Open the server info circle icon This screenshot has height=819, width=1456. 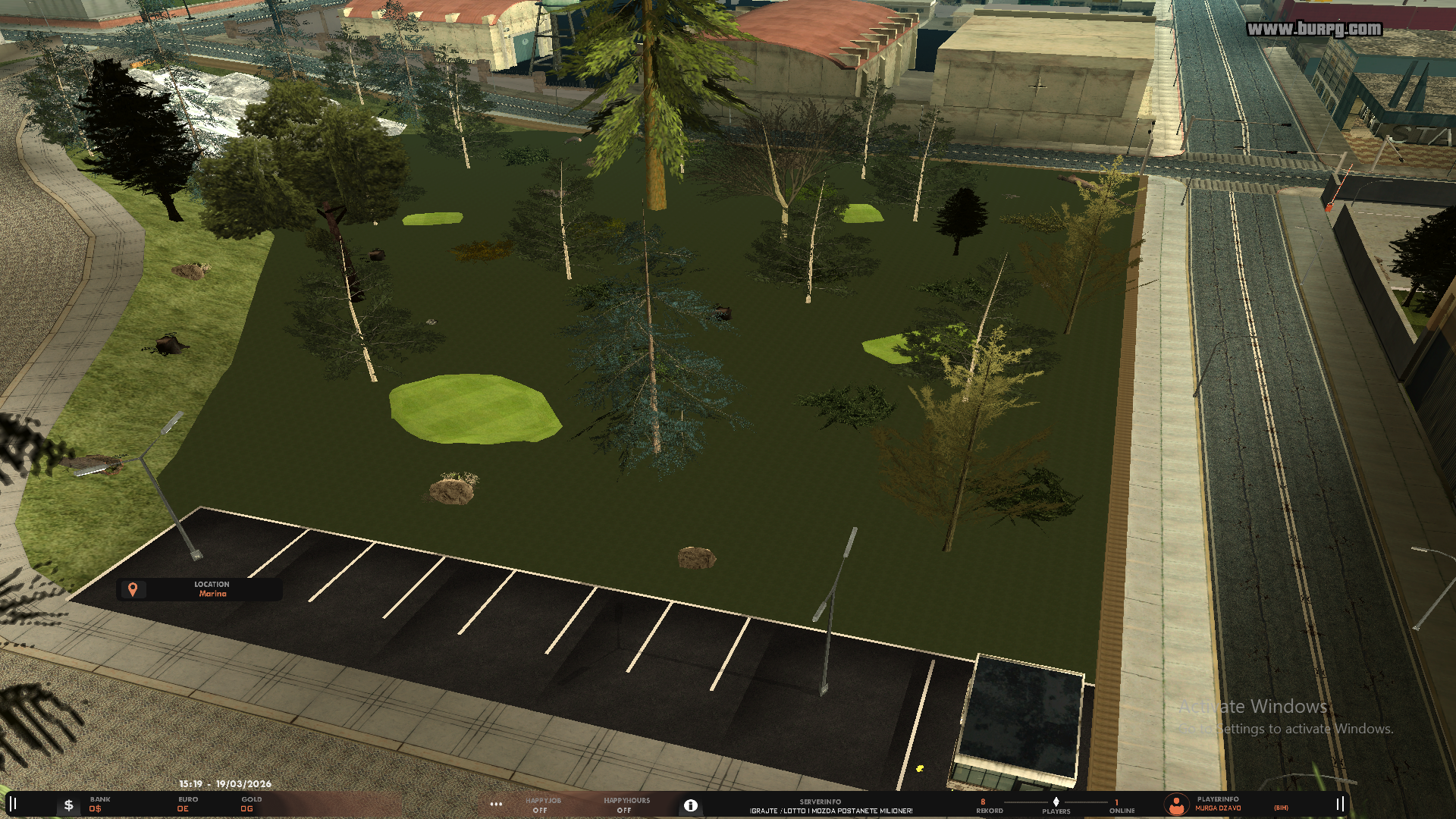click(x=690, y=805)
